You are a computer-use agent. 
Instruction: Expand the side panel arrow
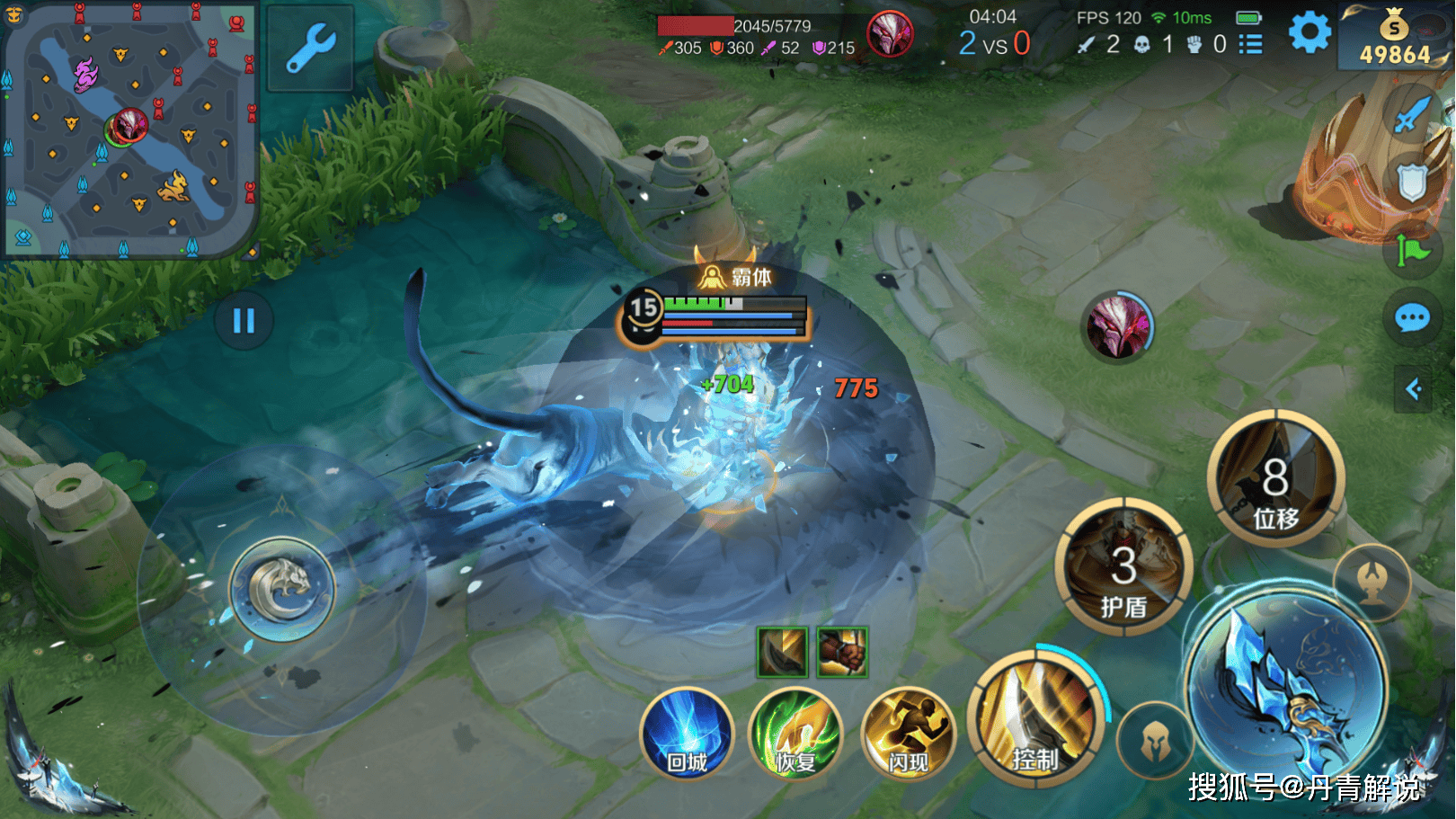tap(1414, 389)
